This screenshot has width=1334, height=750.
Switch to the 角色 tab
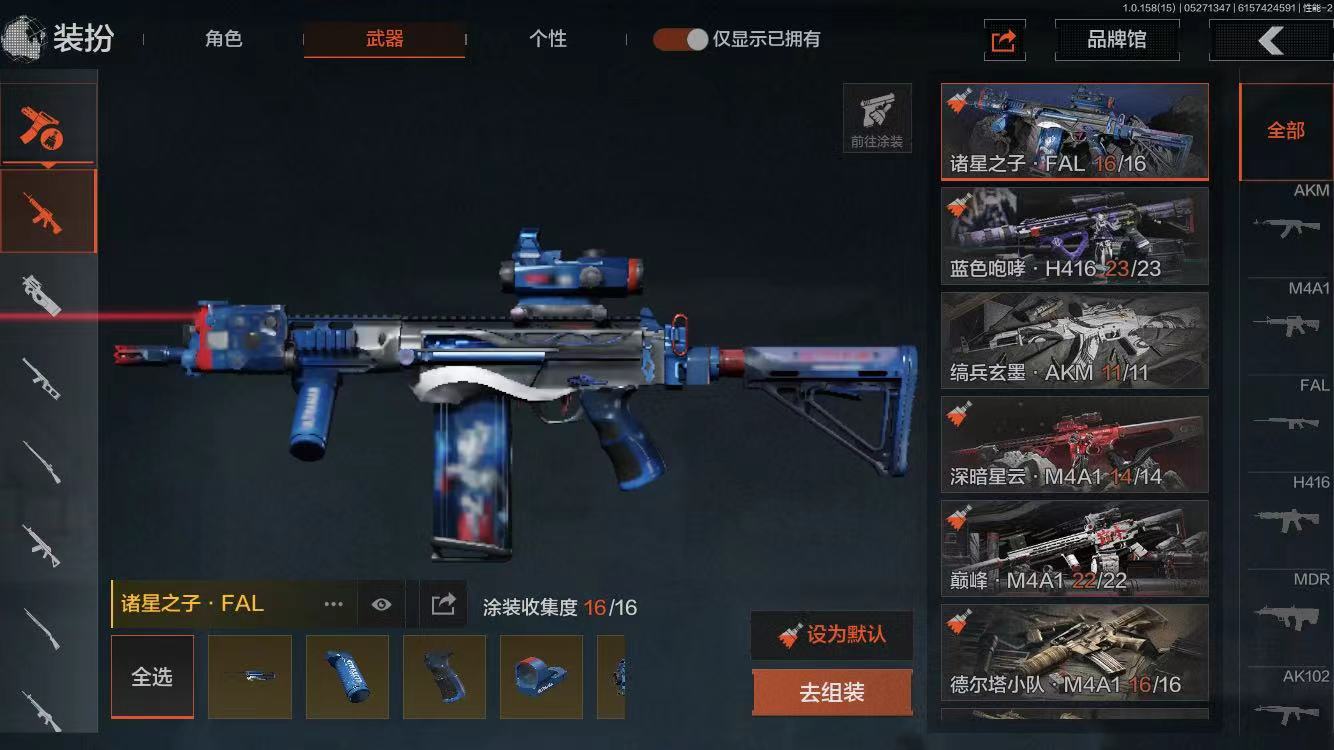pyautogui.click(x=224, y=40)
